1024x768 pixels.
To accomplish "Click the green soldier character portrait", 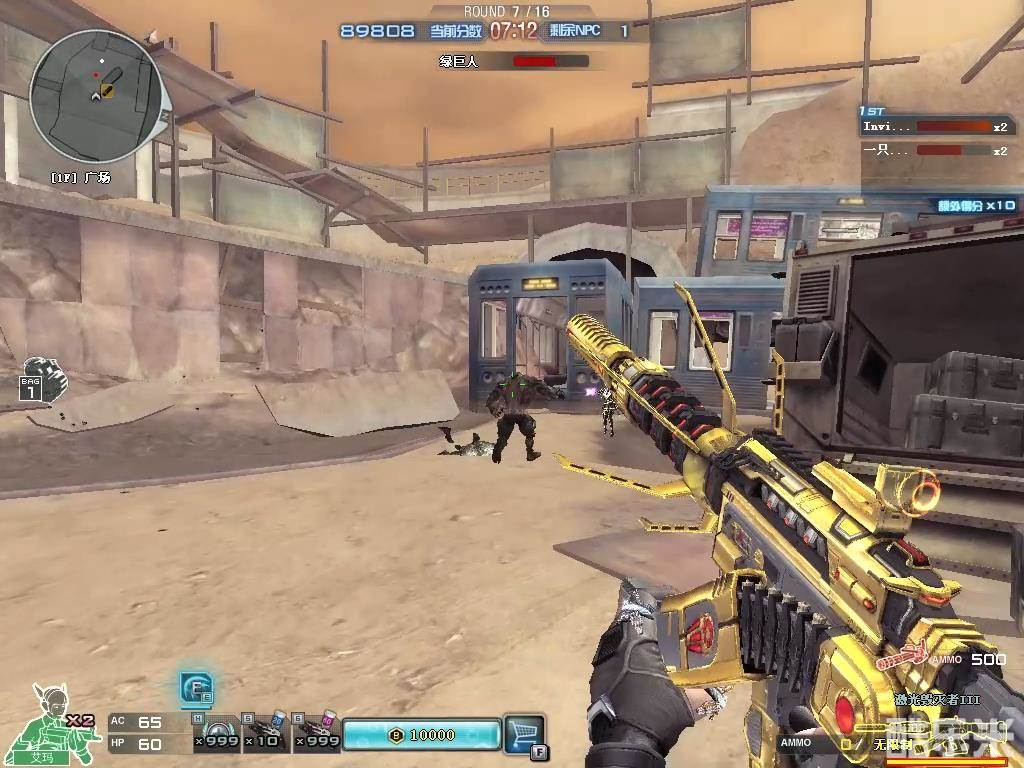I will [x=52, y=722].
